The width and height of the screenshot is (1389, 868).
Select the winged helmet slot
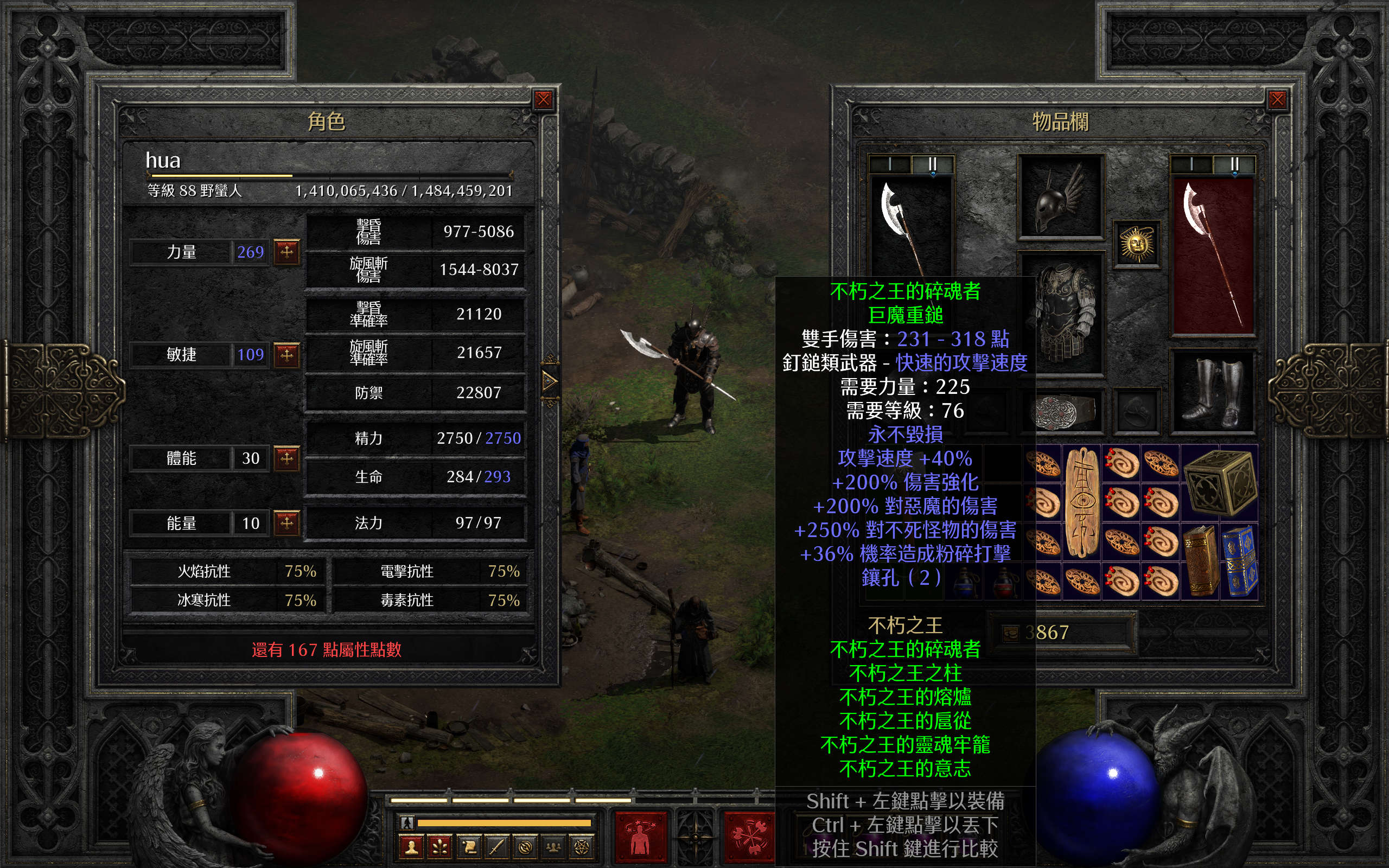point(1060,197)
